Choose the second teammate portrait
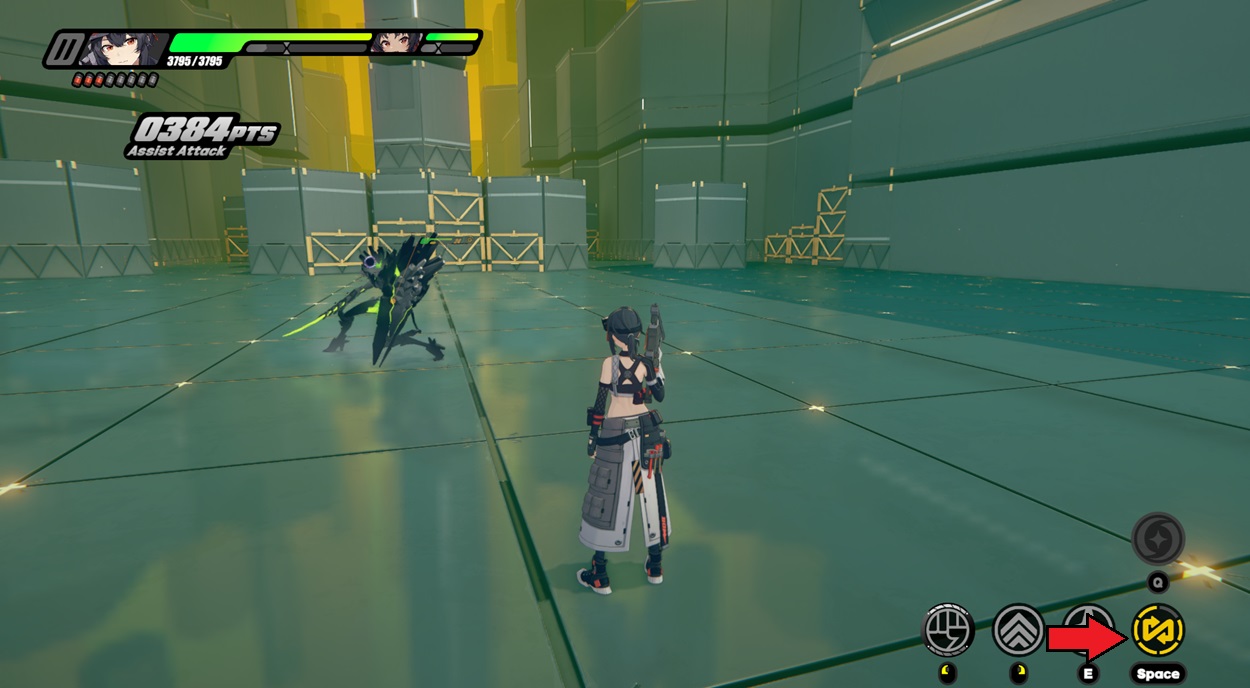 coord(396,43)
